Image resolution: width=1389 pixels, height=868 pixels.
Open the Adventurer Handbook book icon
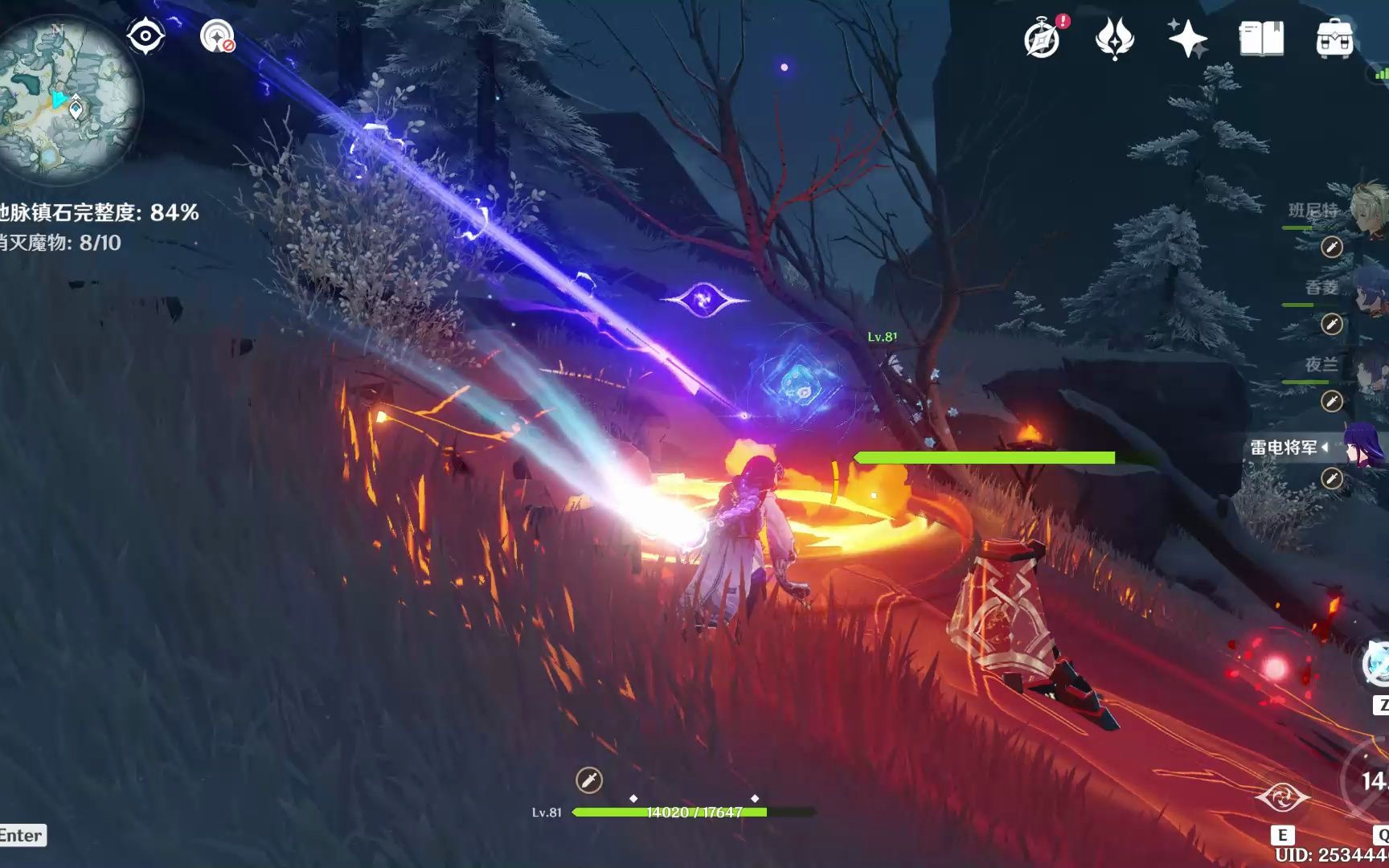click(x=1261, y=39)
